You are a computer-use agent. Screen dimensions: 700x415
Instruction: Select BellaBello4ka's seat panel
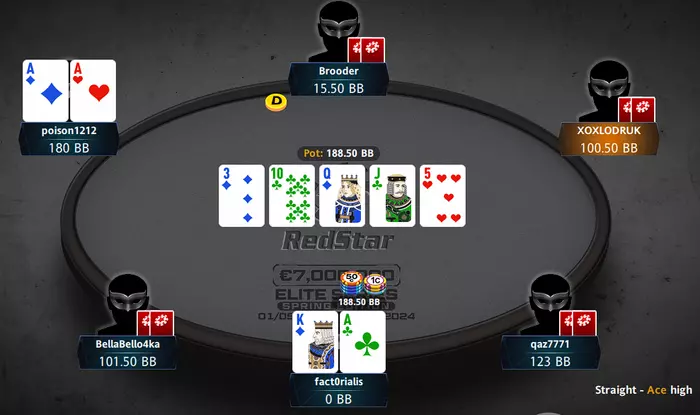tap(128, 352)
